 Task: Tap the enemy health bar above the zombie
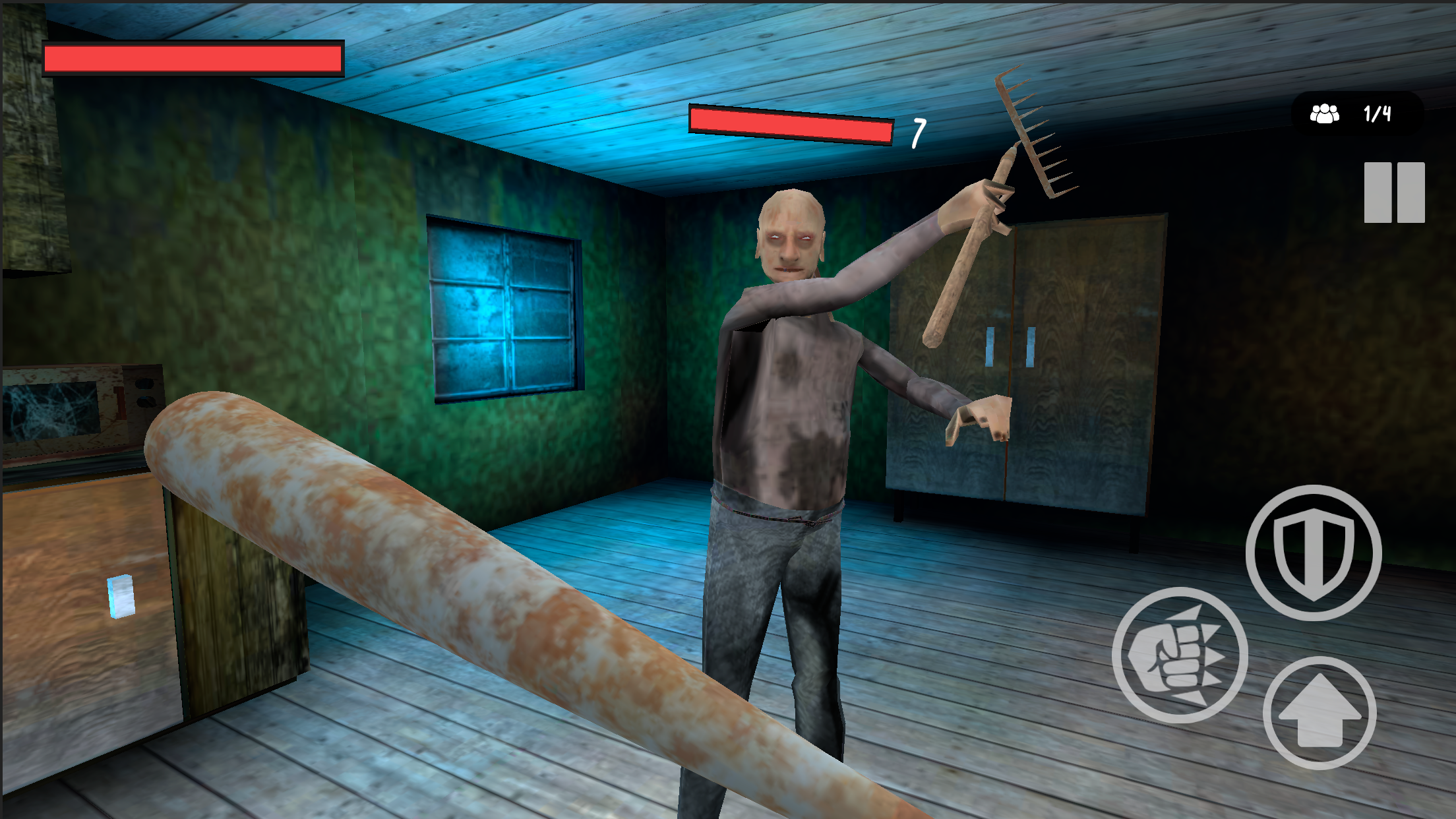(x=789, y=125)
